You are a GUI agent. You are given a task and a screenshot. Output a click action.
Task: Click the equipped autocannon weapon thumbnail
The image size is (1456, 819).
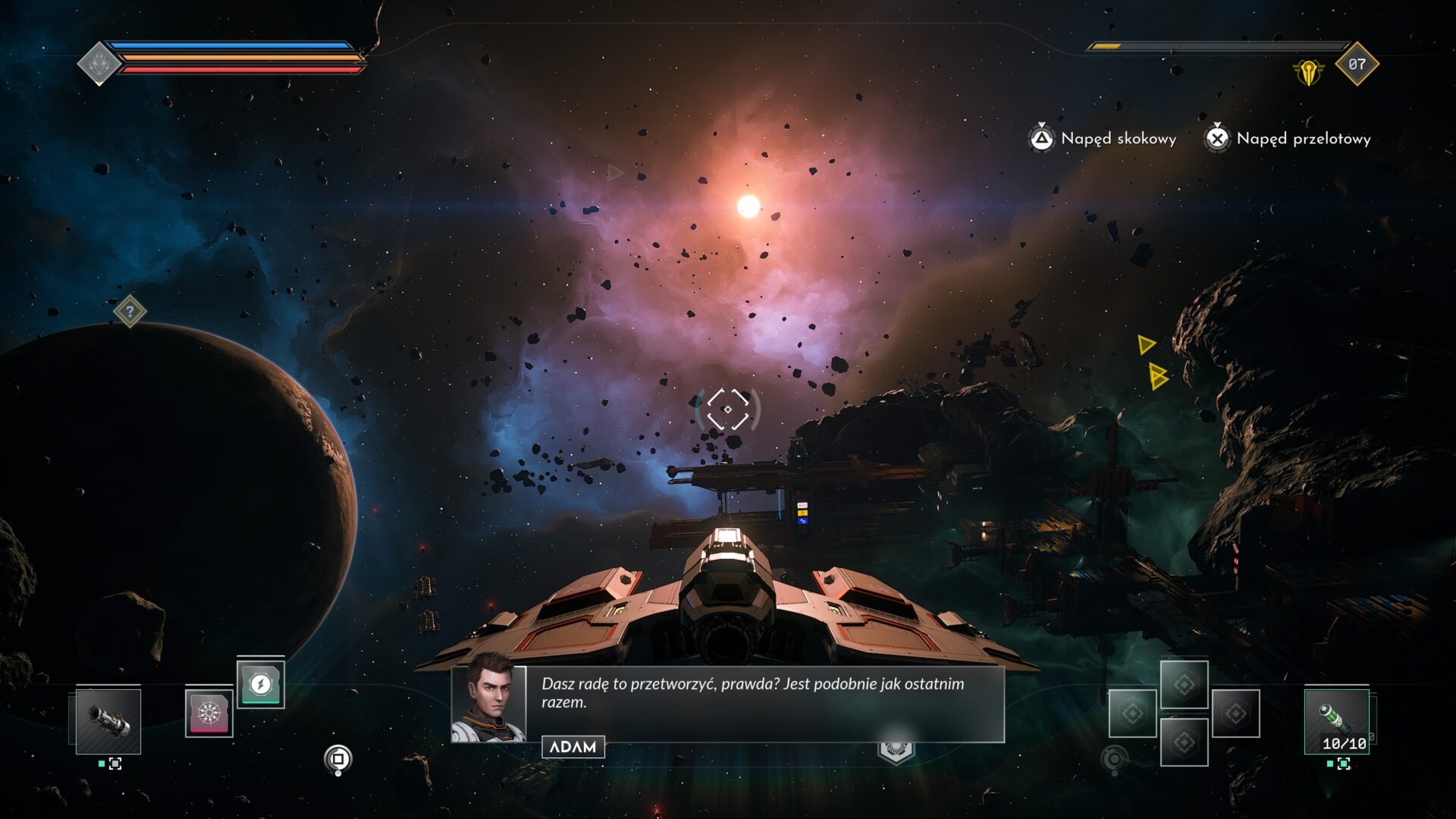(x=108, y=722)
